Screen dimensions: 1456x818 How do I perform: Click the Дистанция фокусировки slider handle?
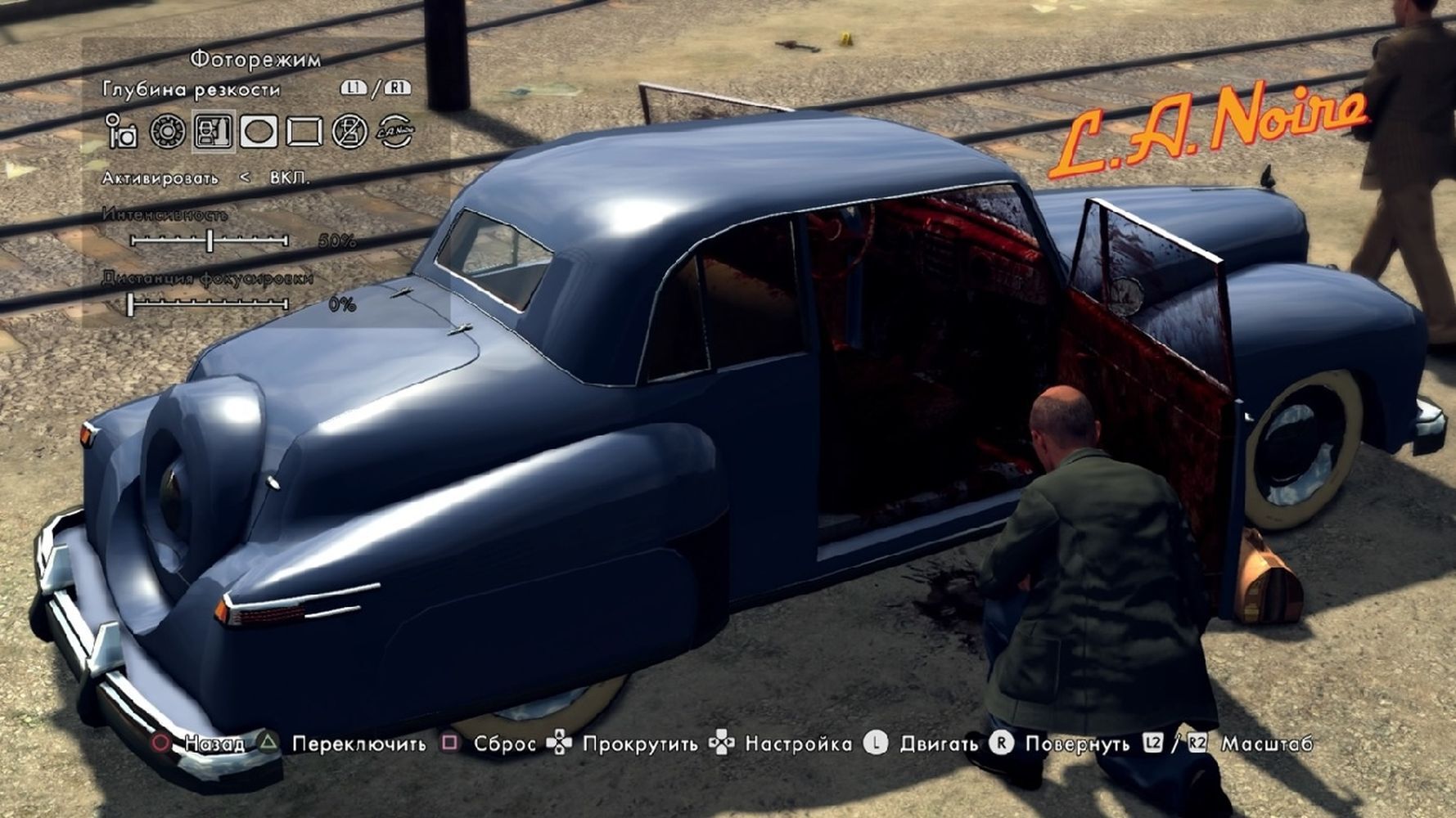coord(131,304)
